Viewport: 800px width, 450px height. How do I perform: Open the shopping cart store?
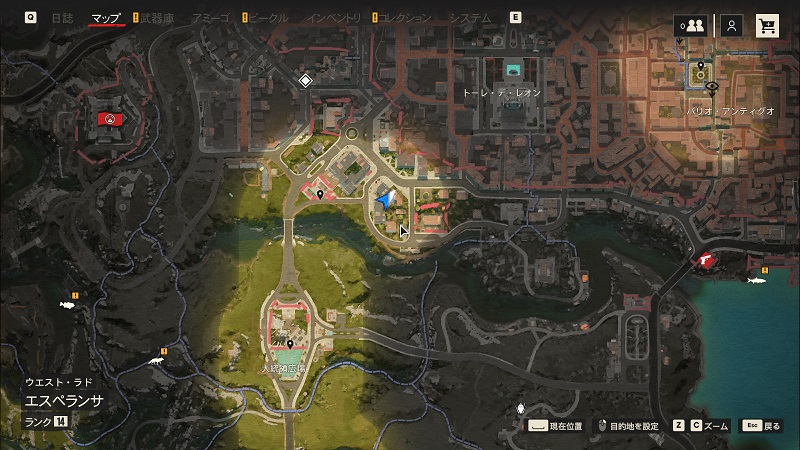coord(768,26)
